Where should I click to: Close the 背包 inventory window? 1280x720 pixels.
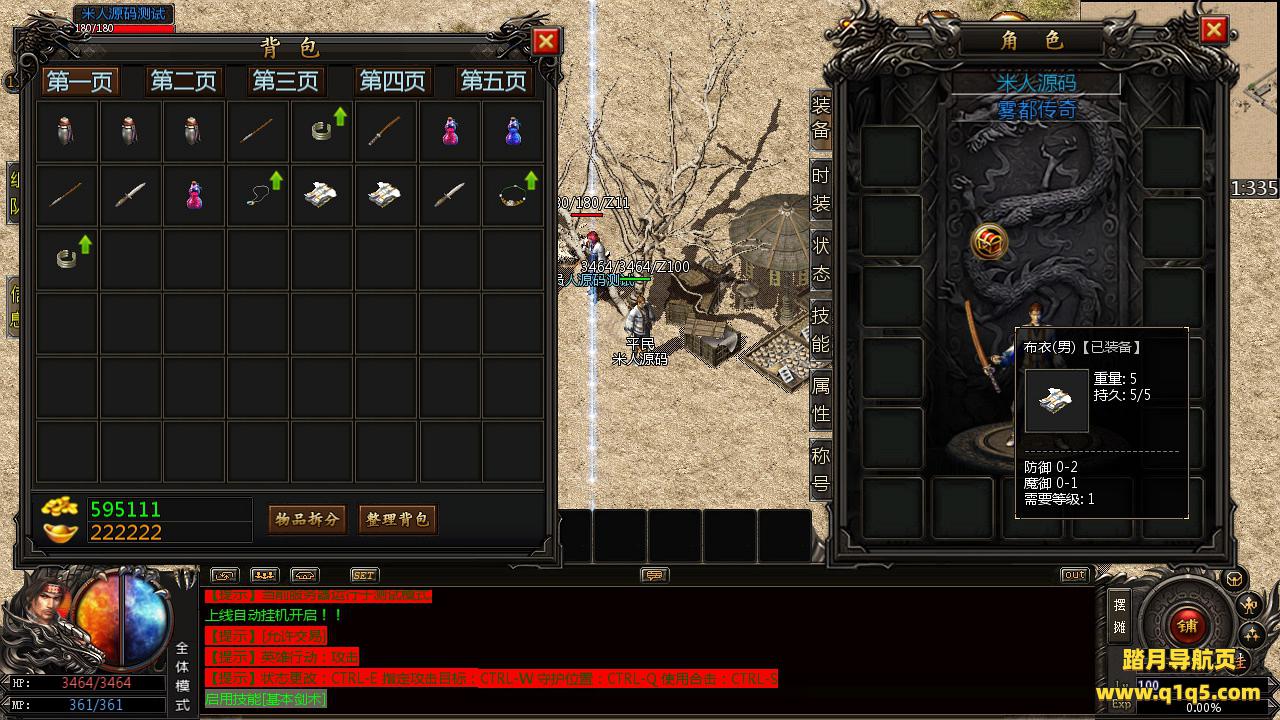546,41
